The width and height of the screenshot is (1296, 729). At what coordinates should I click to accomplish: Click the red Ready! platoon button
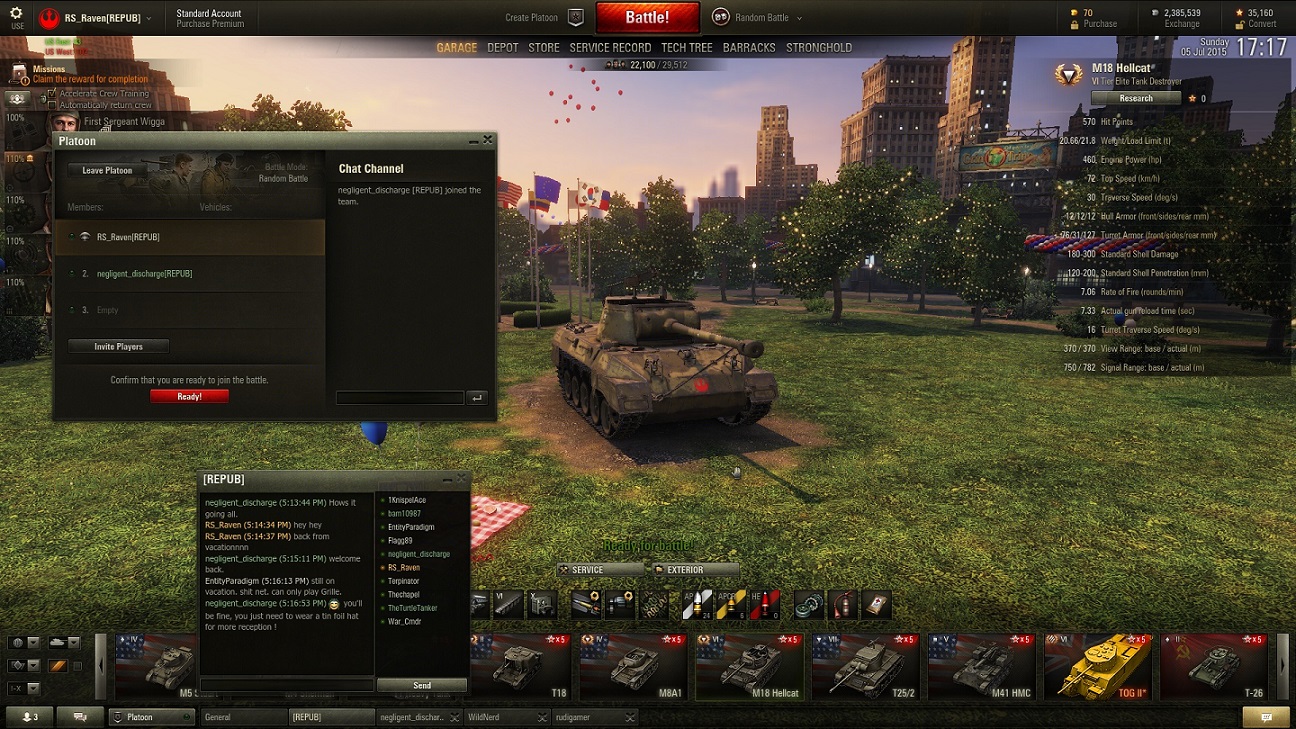click(x=189, y=396)
